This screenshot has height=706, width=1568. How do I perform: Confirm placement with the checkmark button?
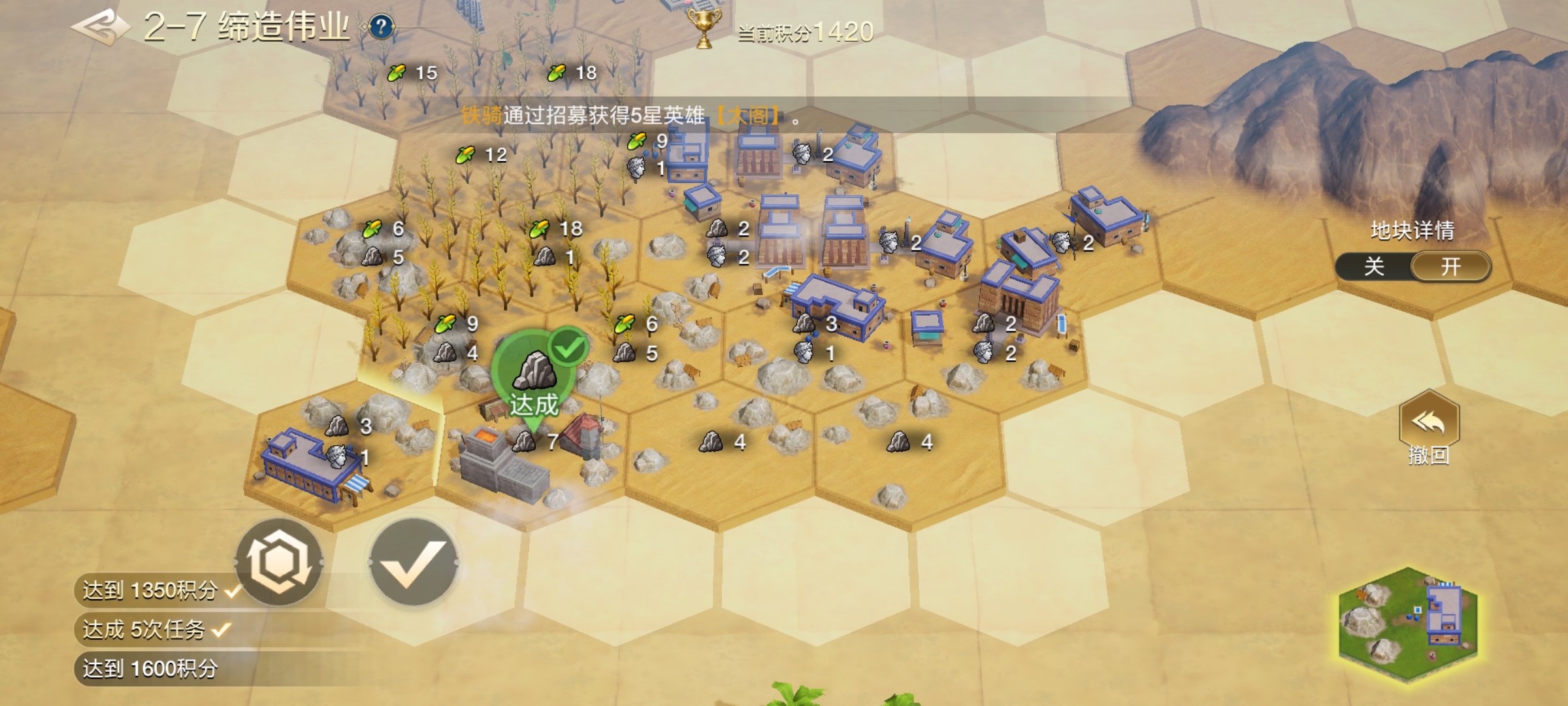[413, 562]
